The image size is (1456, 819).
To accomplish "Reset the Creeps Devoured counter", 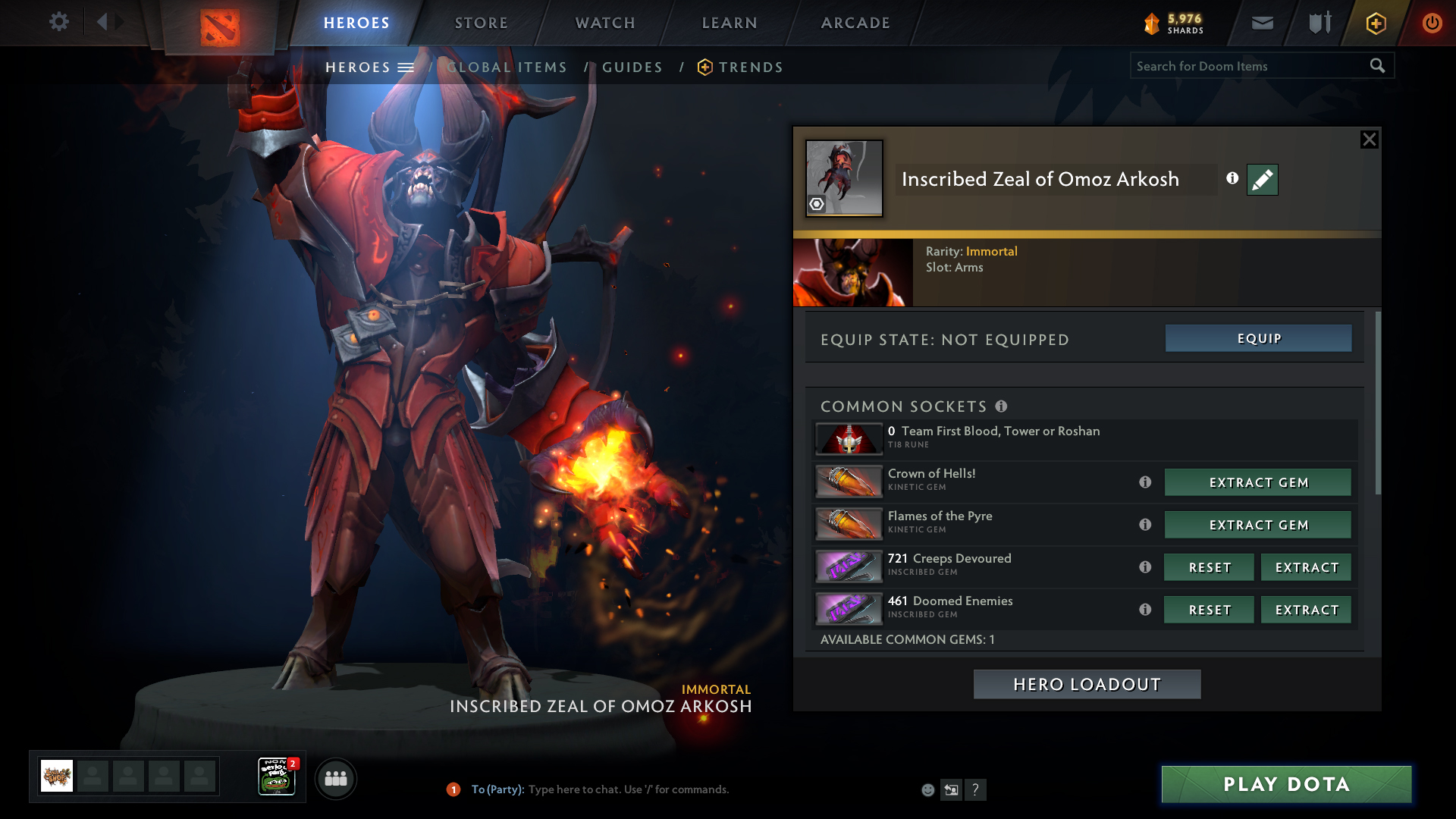I will (x=1209, y=567).
